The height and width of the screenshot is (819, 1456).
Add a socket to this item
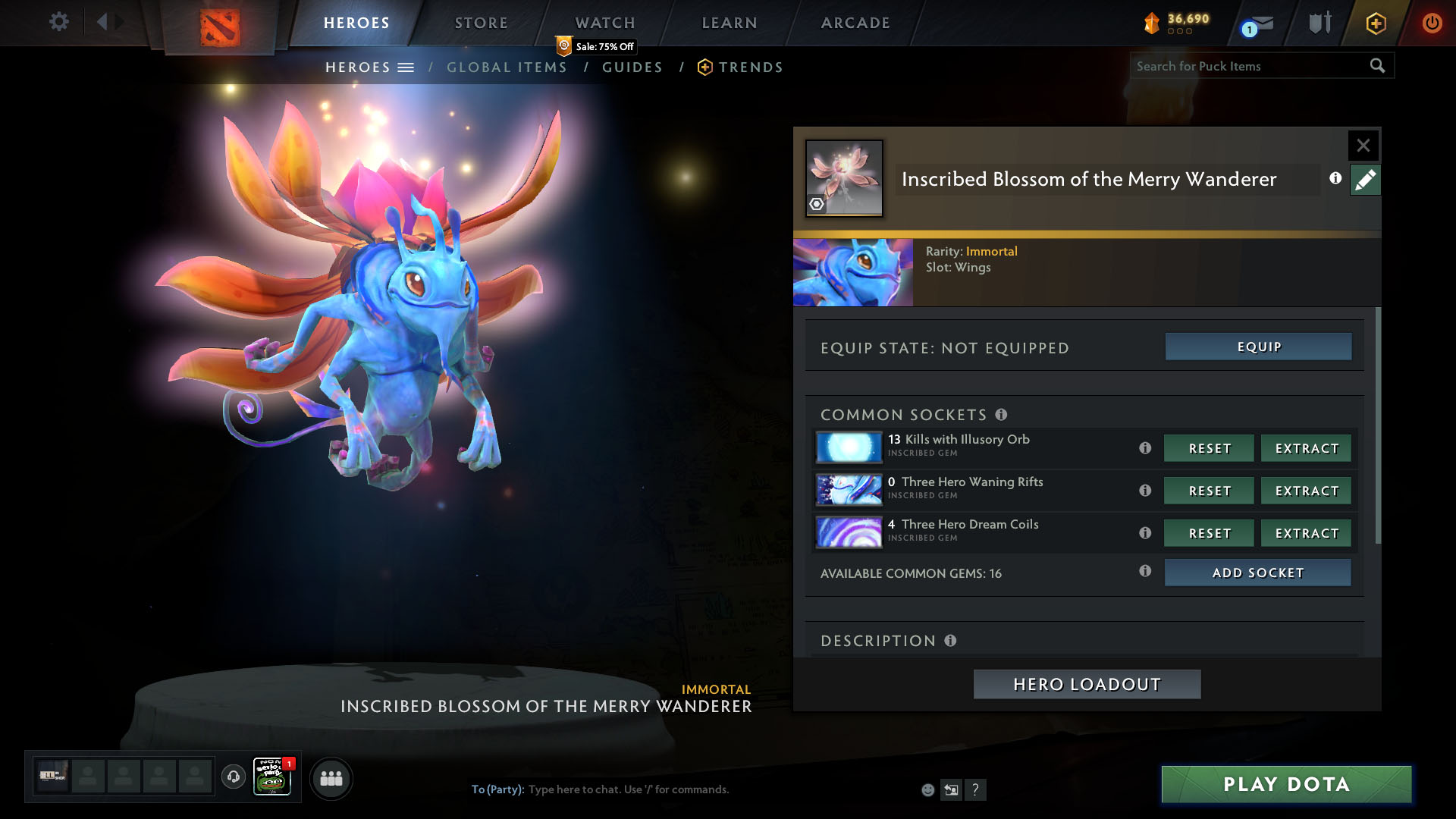point(1257,573)
